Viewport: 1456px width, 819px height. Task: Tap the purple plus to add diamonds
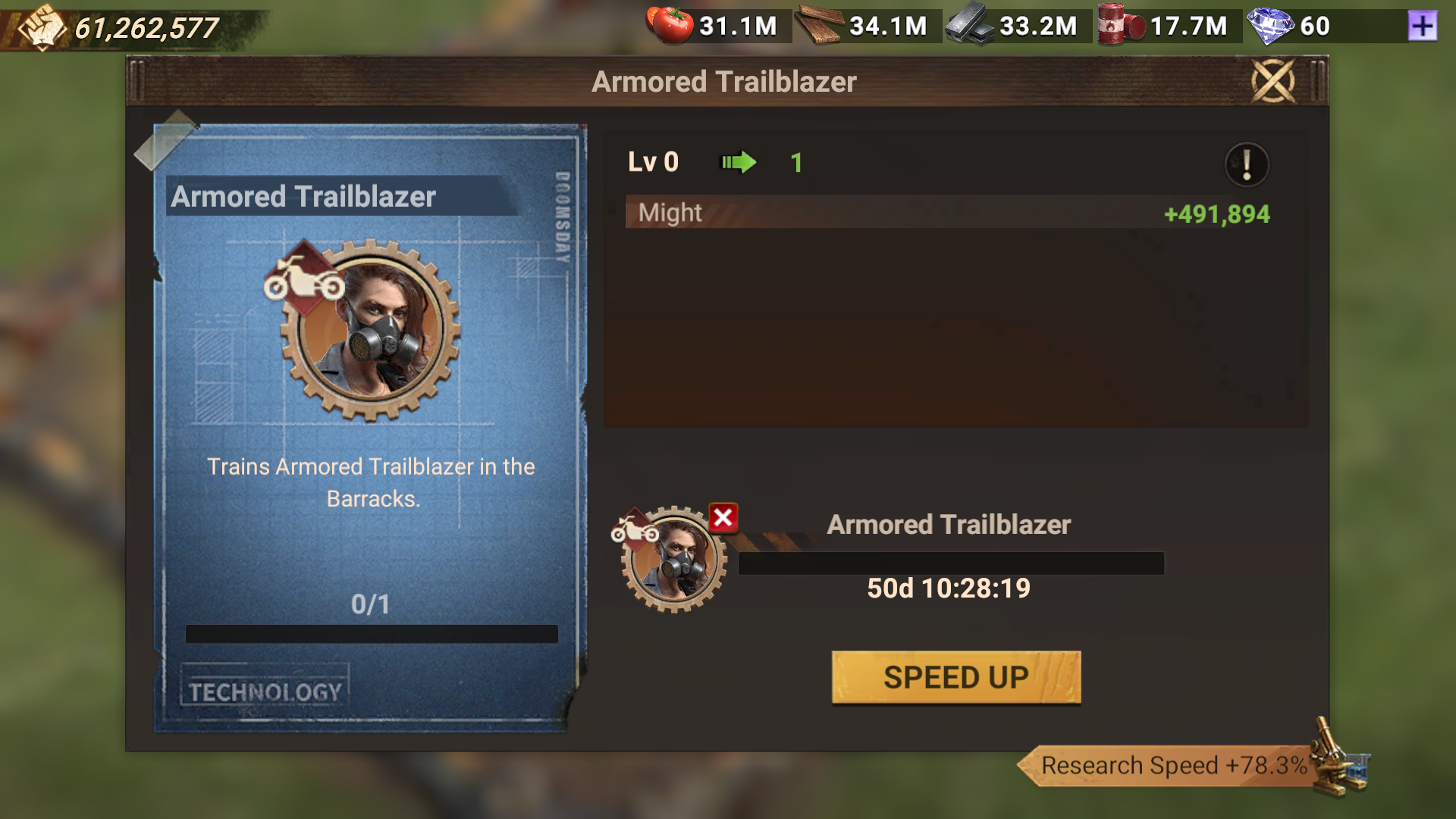(x=1422, y=27)
